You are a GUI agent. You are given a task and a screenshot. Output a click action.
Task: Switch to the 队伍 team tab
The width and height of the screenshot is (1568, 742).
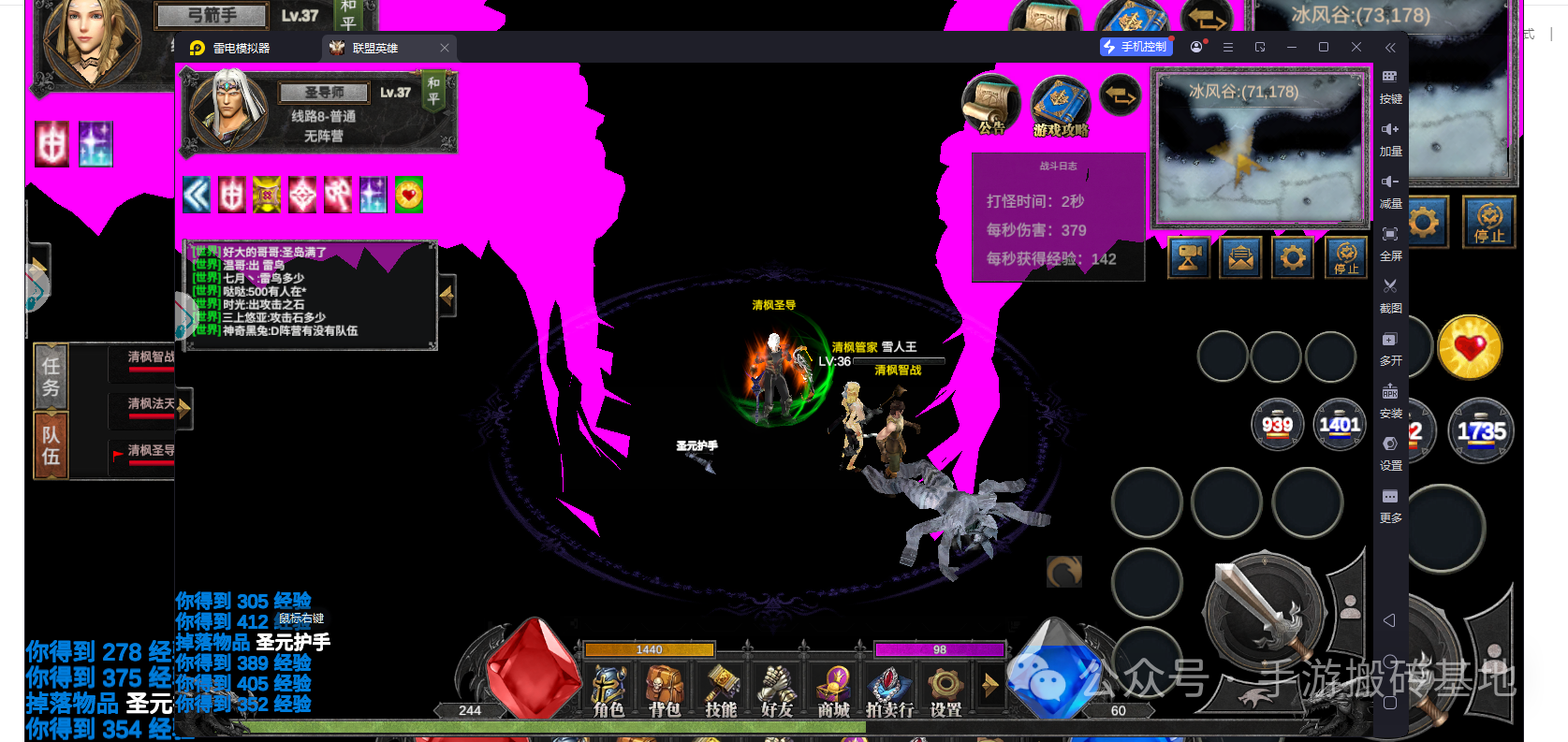point(51,445)
